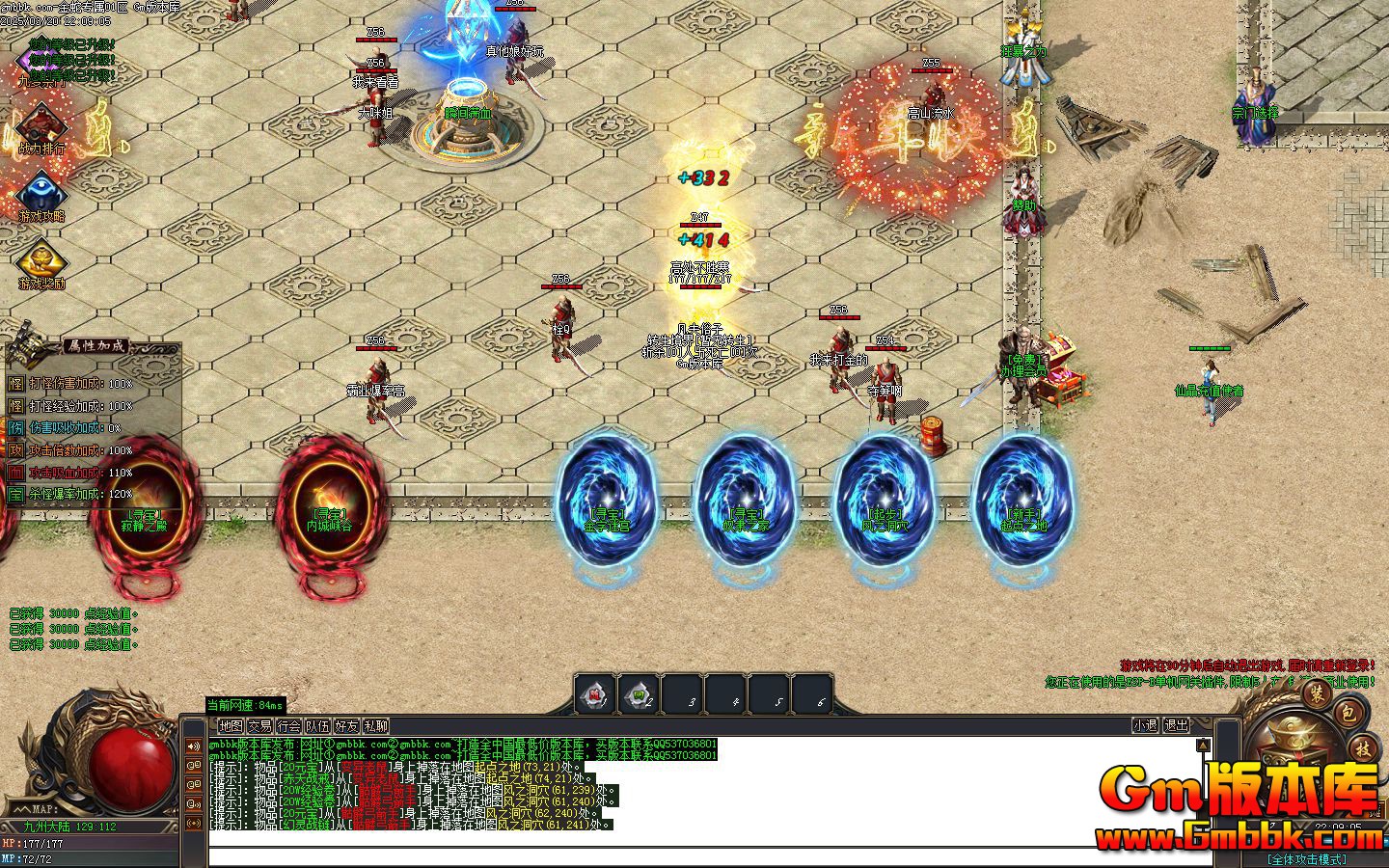Screen dimensions: 1389x868
Task: Open the 游戏奖励 game rewards icon
Action: [41, 261]
